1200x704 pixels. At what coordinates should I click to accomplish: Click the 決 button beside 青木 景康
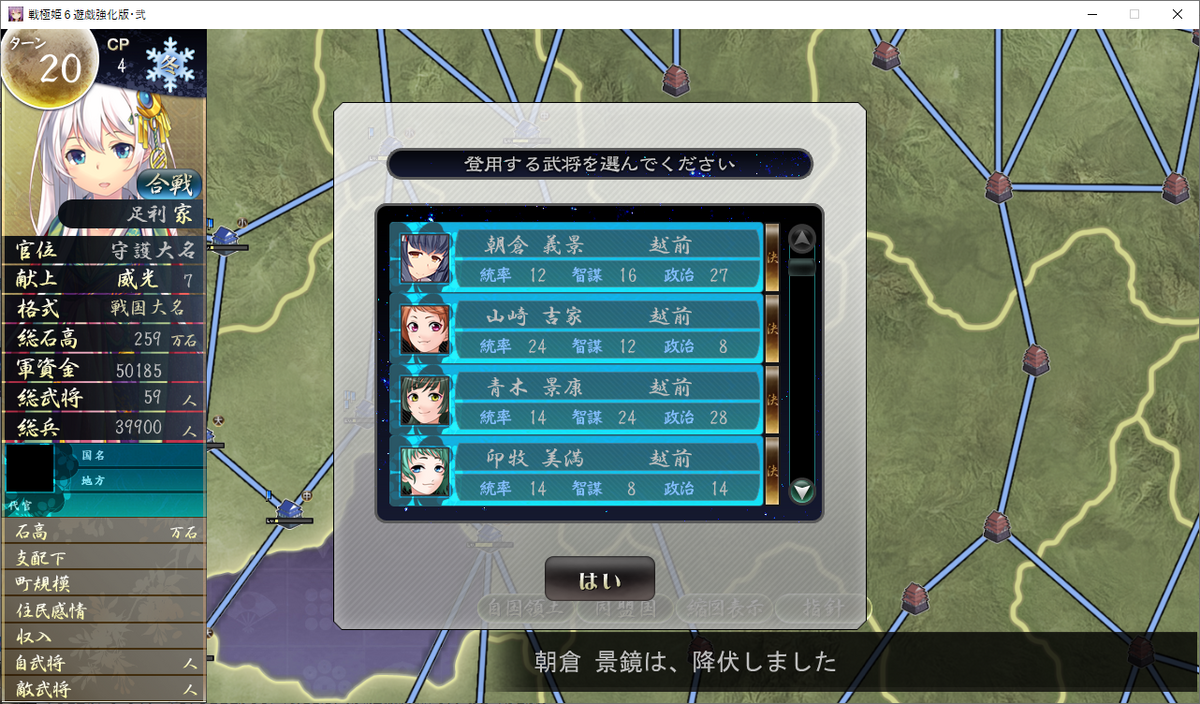(772, 399)
